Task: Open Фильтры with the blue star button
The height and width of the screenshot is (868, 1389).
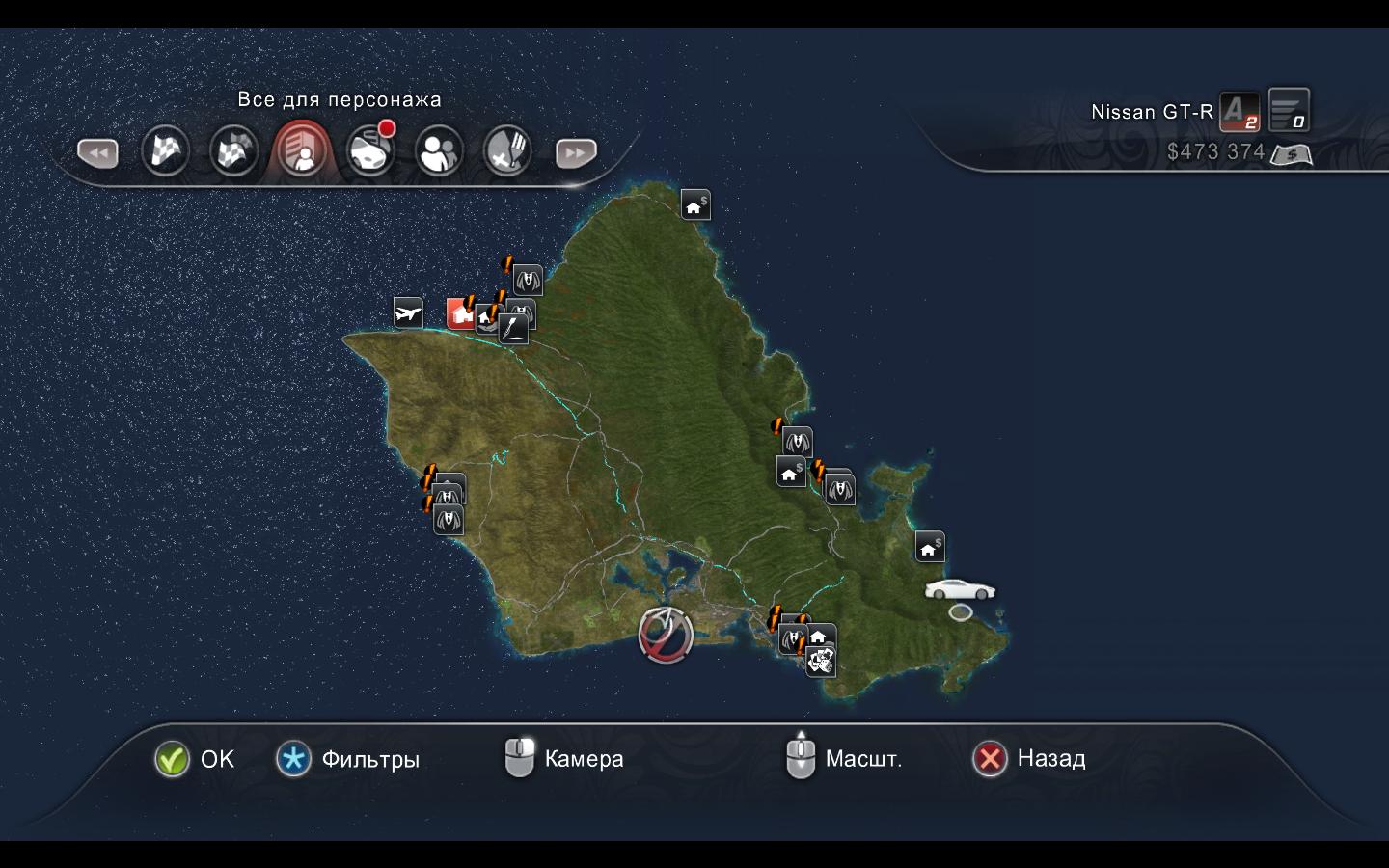Action: coord(294,760)
